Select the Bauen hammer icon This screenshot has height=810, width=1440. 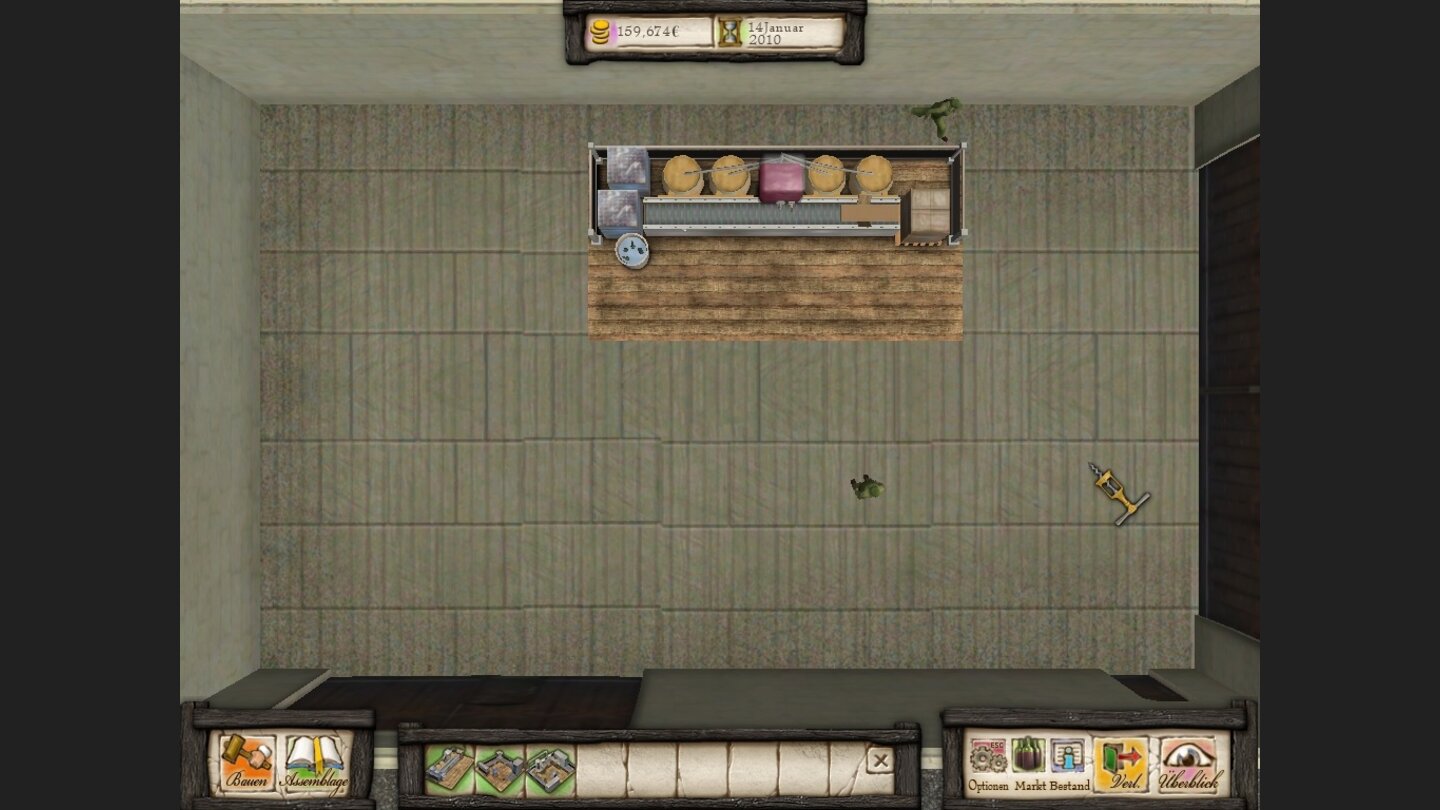[x=248, y=754]
